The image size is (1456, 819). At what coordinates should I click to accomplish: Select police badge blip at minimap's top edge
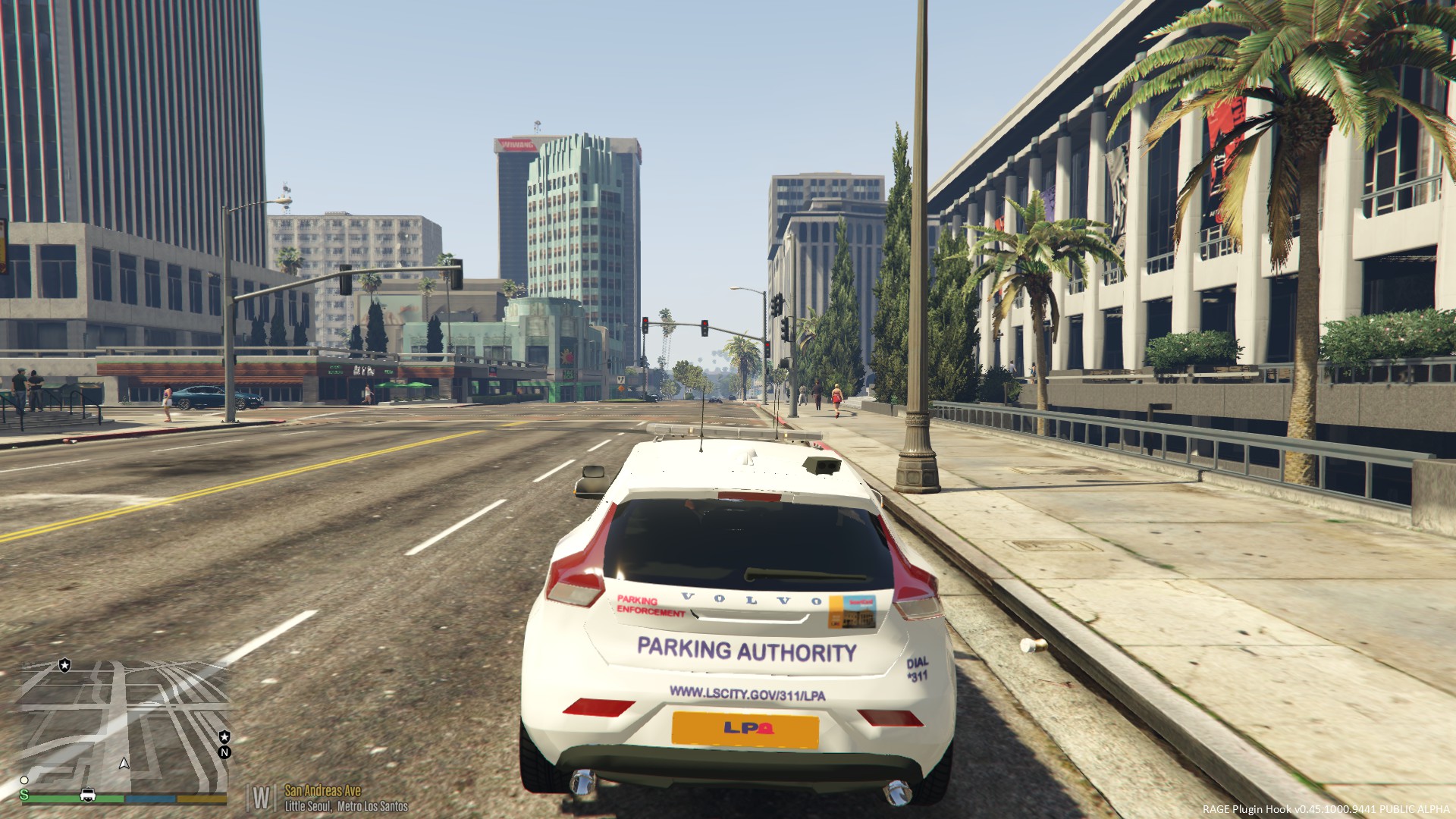[64, 665]
